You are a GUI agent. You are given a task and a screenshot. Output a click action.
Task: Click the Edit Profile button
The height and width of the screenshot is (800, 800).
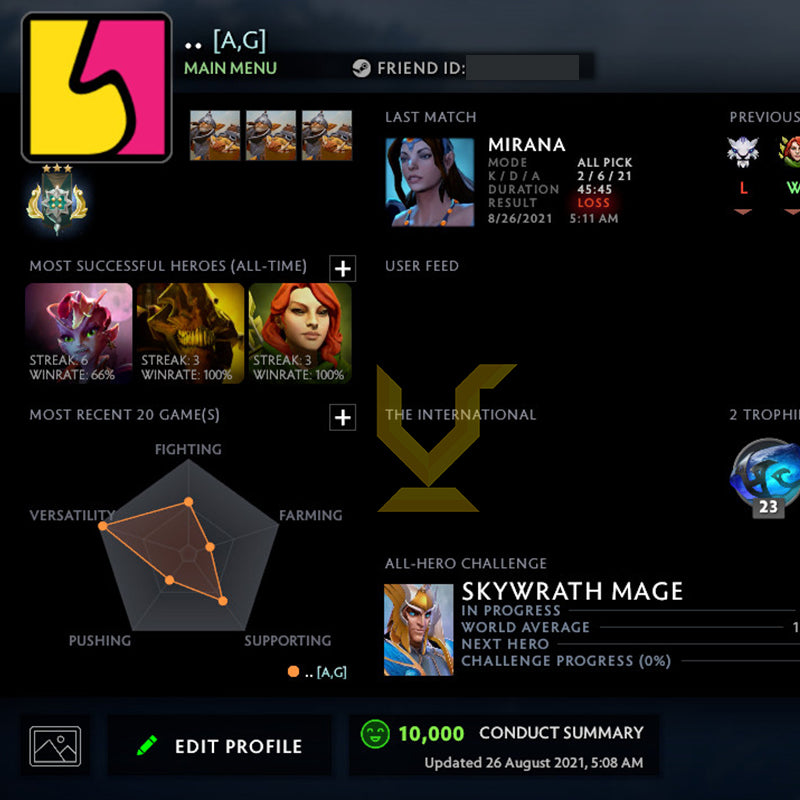(x=220, y=746)
